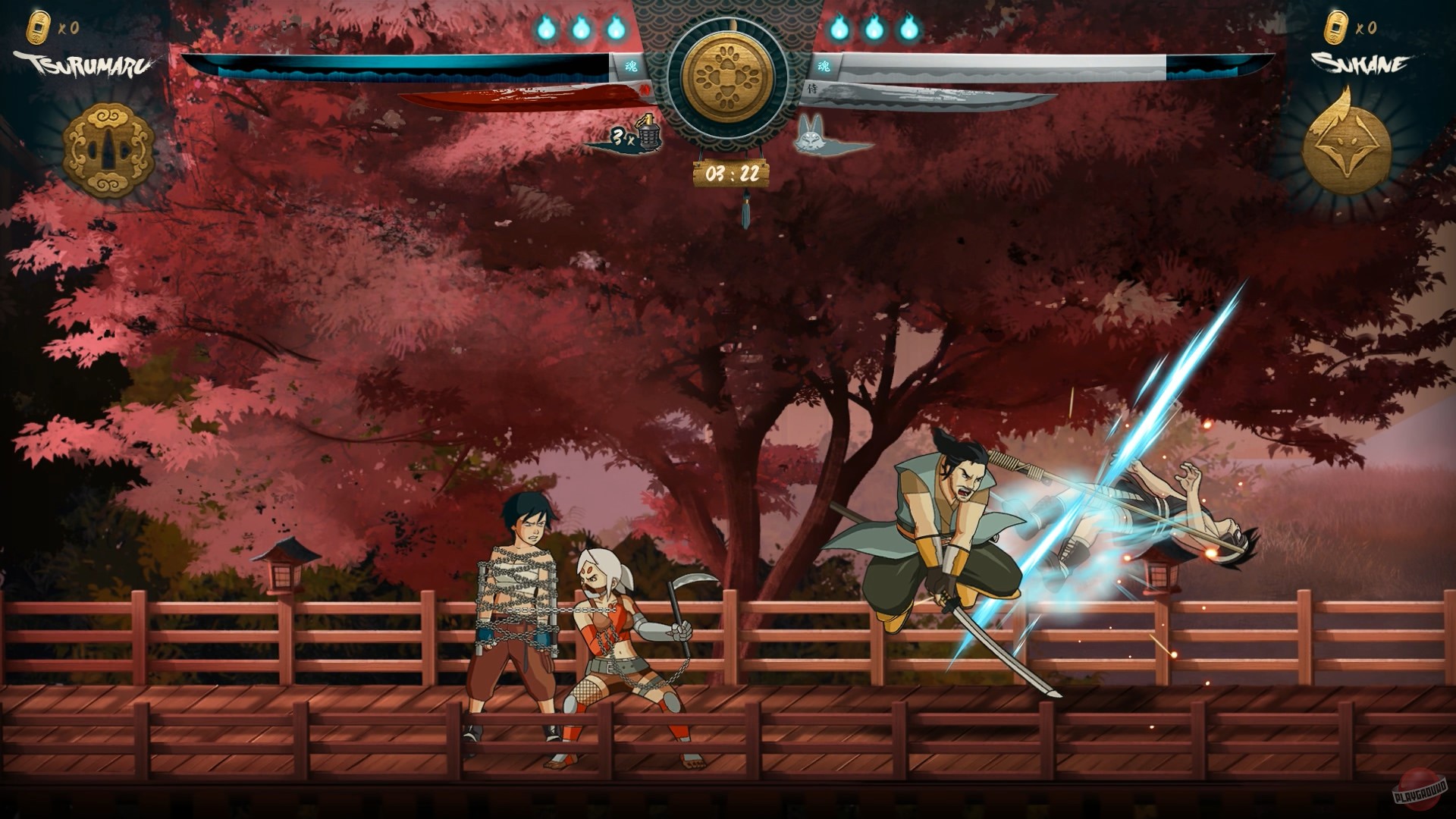
Task: Toggle the middle flame above Sukane's health bar
Action: (873, 30)
